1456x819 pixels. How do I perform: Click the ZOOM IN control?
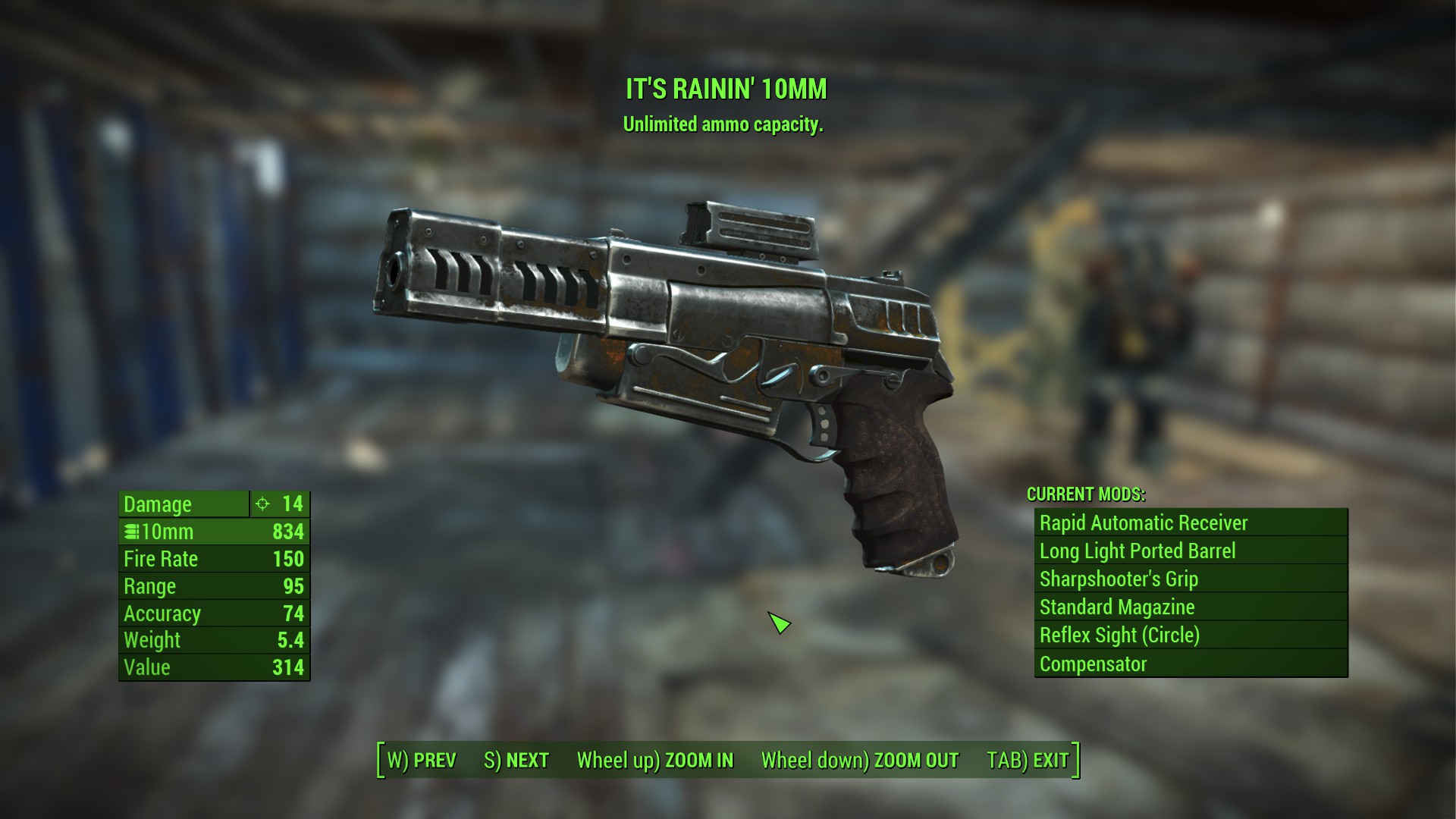click(x=655, y=760)
